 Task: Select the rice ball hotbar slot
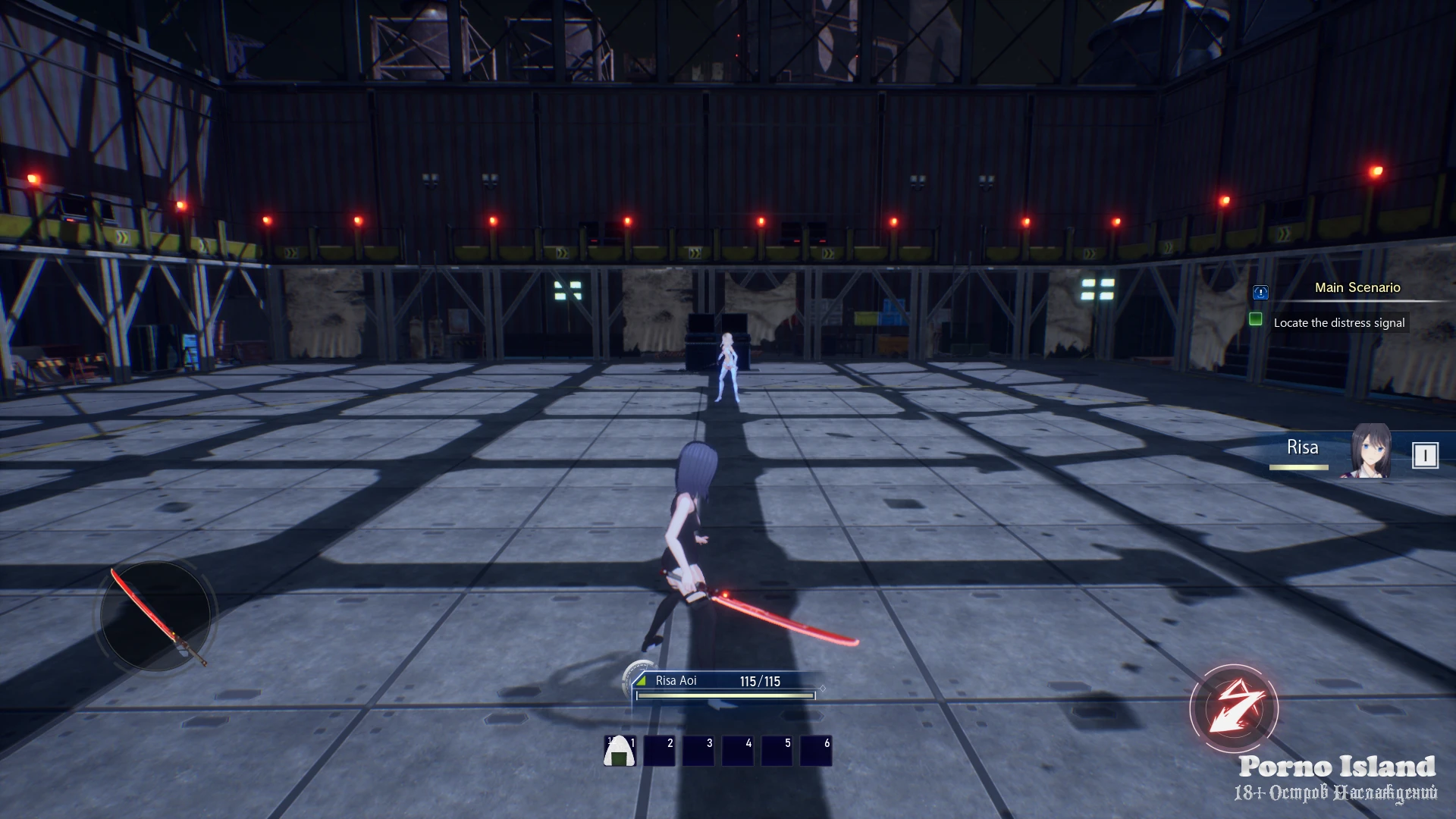pyautogui.click(x=620, y=751)
